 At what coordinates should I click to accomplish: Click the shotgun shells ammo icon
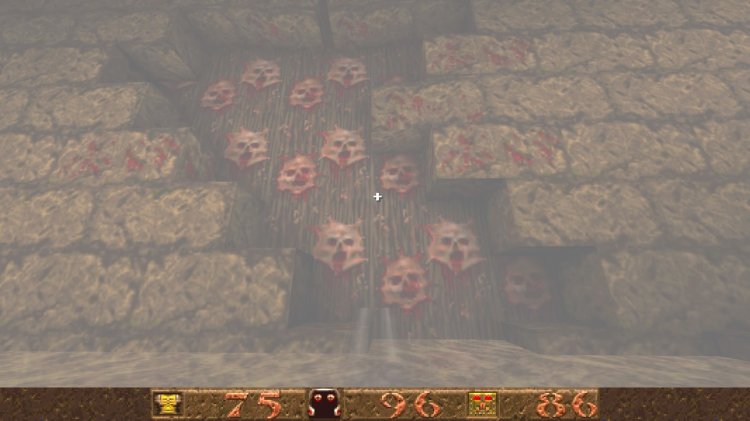click(x=483, y=404)
